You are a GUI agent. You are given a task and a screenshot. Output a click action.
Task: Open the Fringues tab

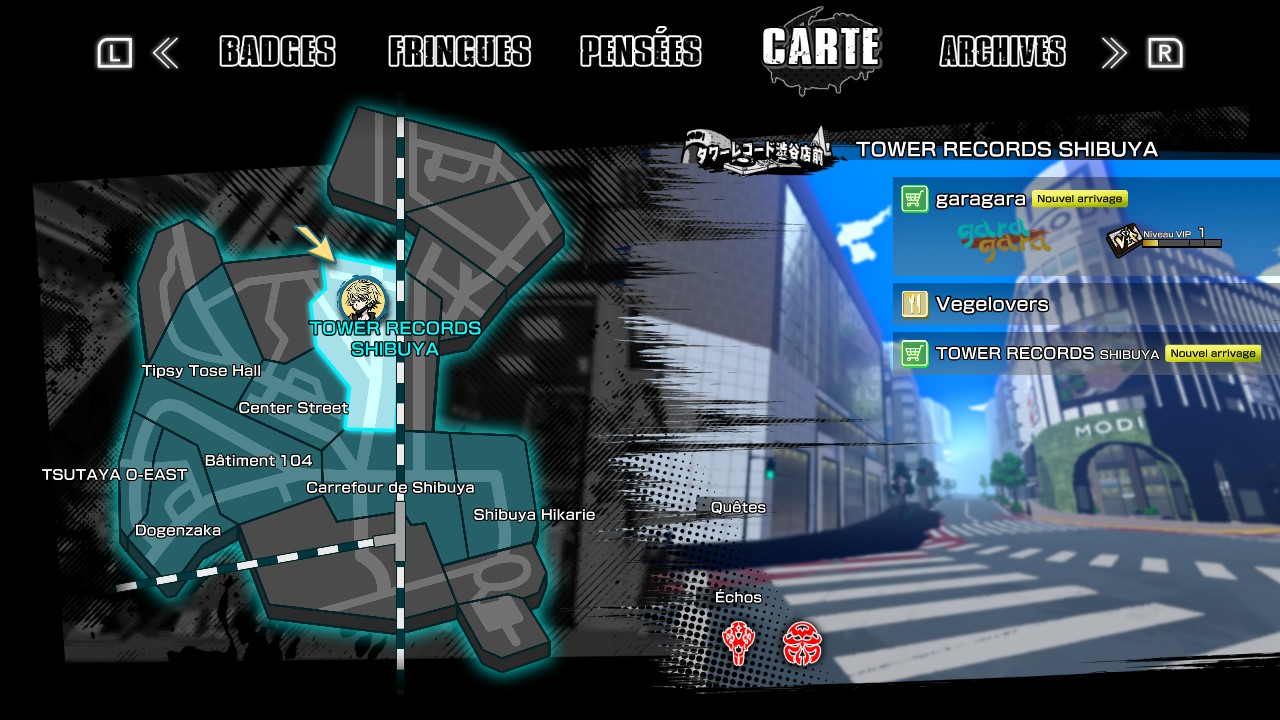pos(459,51)
